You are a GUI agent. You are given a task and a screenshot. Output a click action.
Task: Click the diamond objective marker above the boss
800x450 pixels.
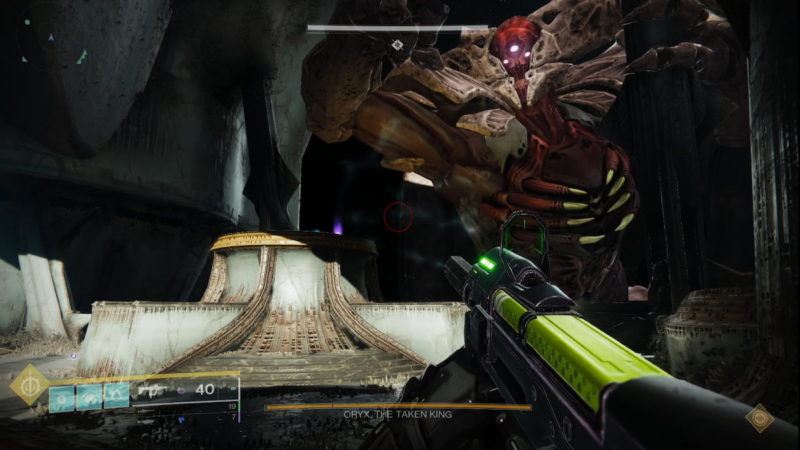[397, 45]
